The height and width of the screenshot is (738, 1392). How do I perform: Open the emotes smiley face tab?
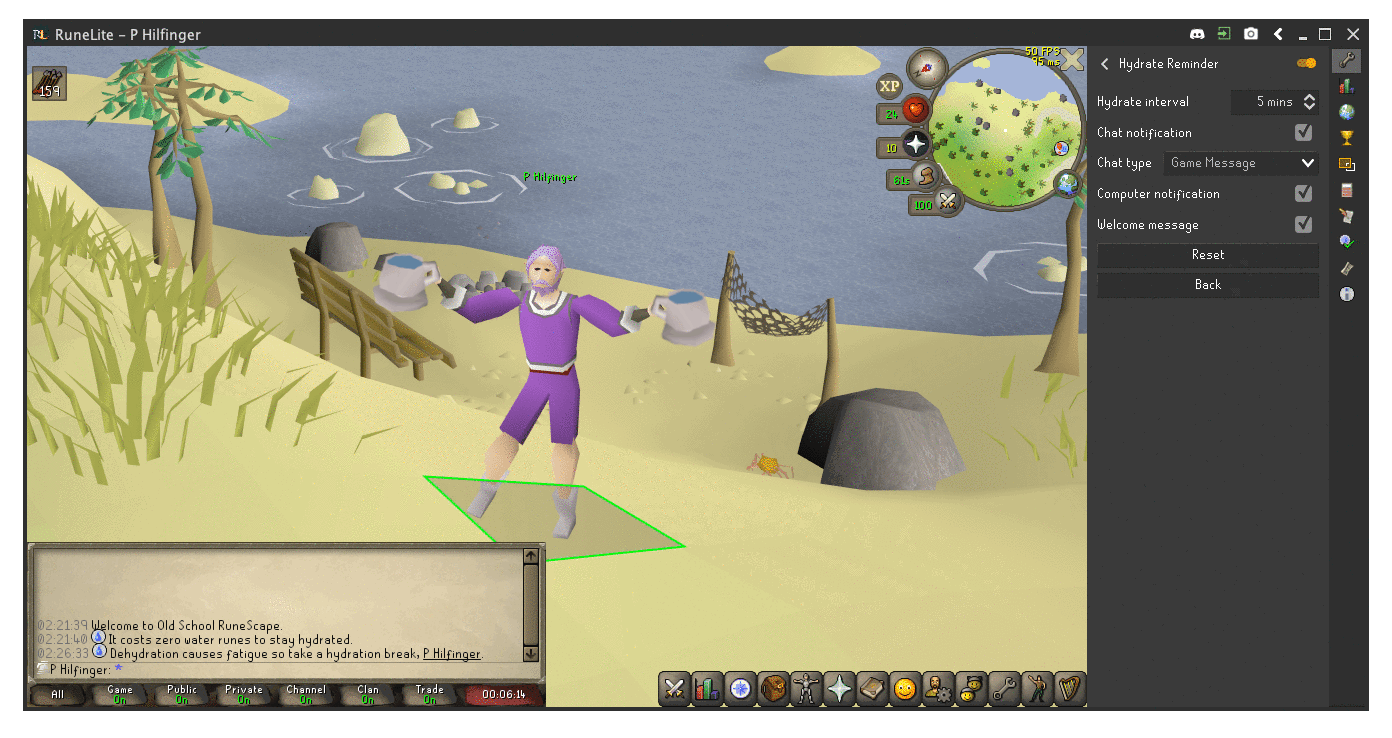[905, 689]
